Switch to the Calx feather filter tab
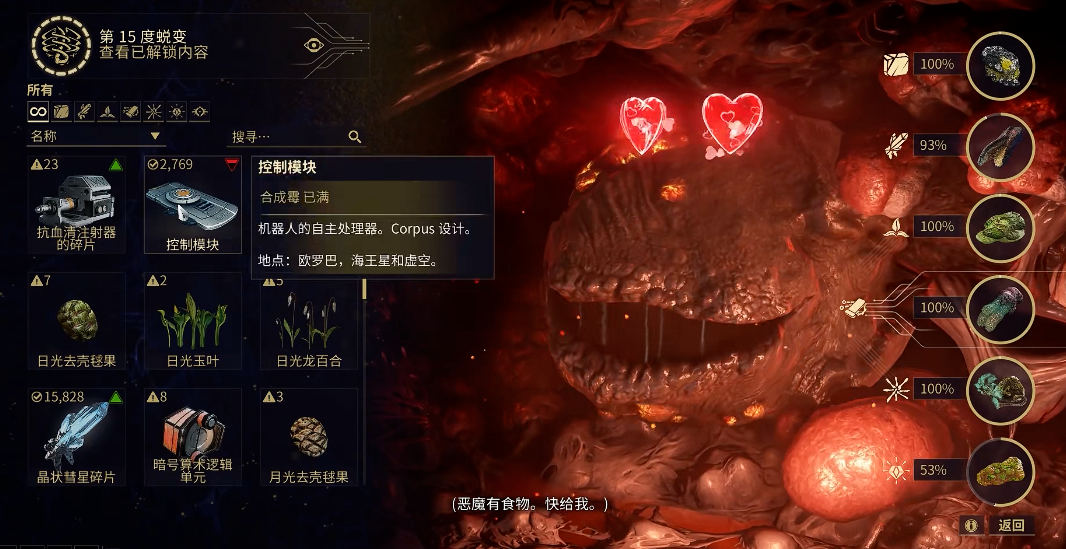The height and width of the screenshot is (549, 1066). pos(84,111)
